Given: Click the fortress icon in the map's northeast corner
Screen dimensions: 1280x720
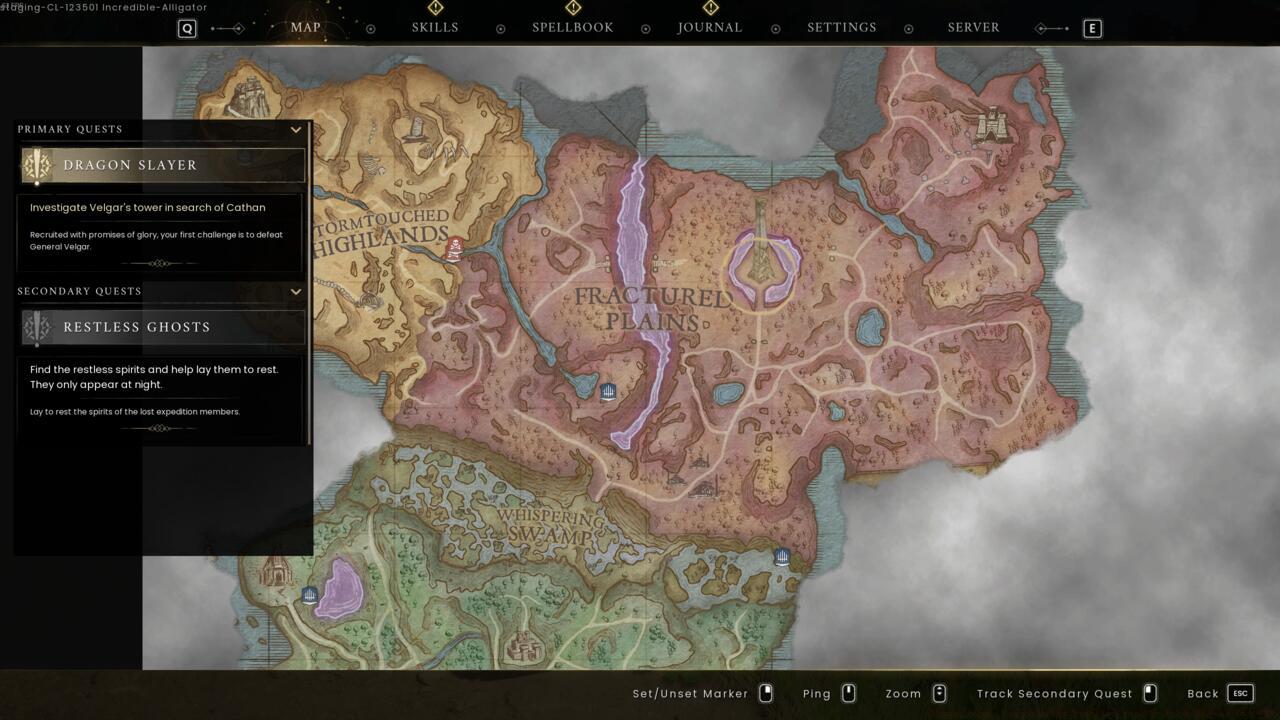Looking at the screenshot, I should point(991,126).
